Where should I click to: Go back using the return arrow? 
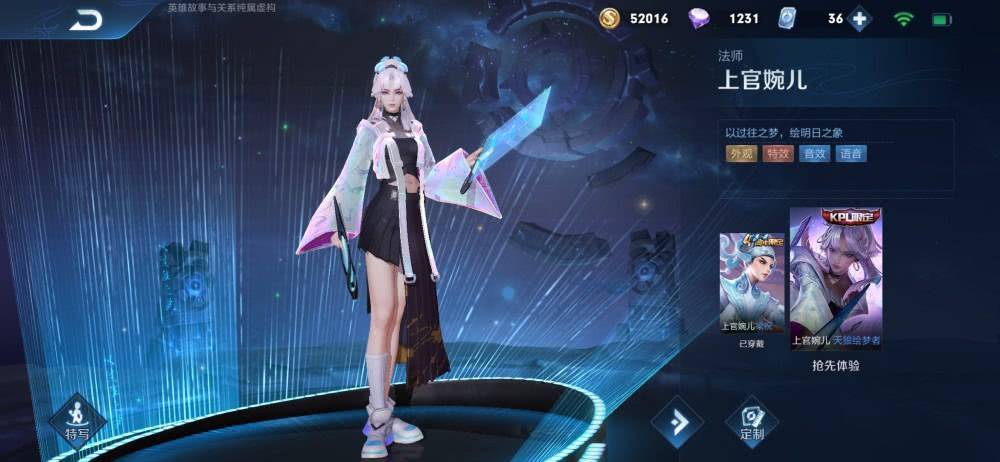coord(87,19)
